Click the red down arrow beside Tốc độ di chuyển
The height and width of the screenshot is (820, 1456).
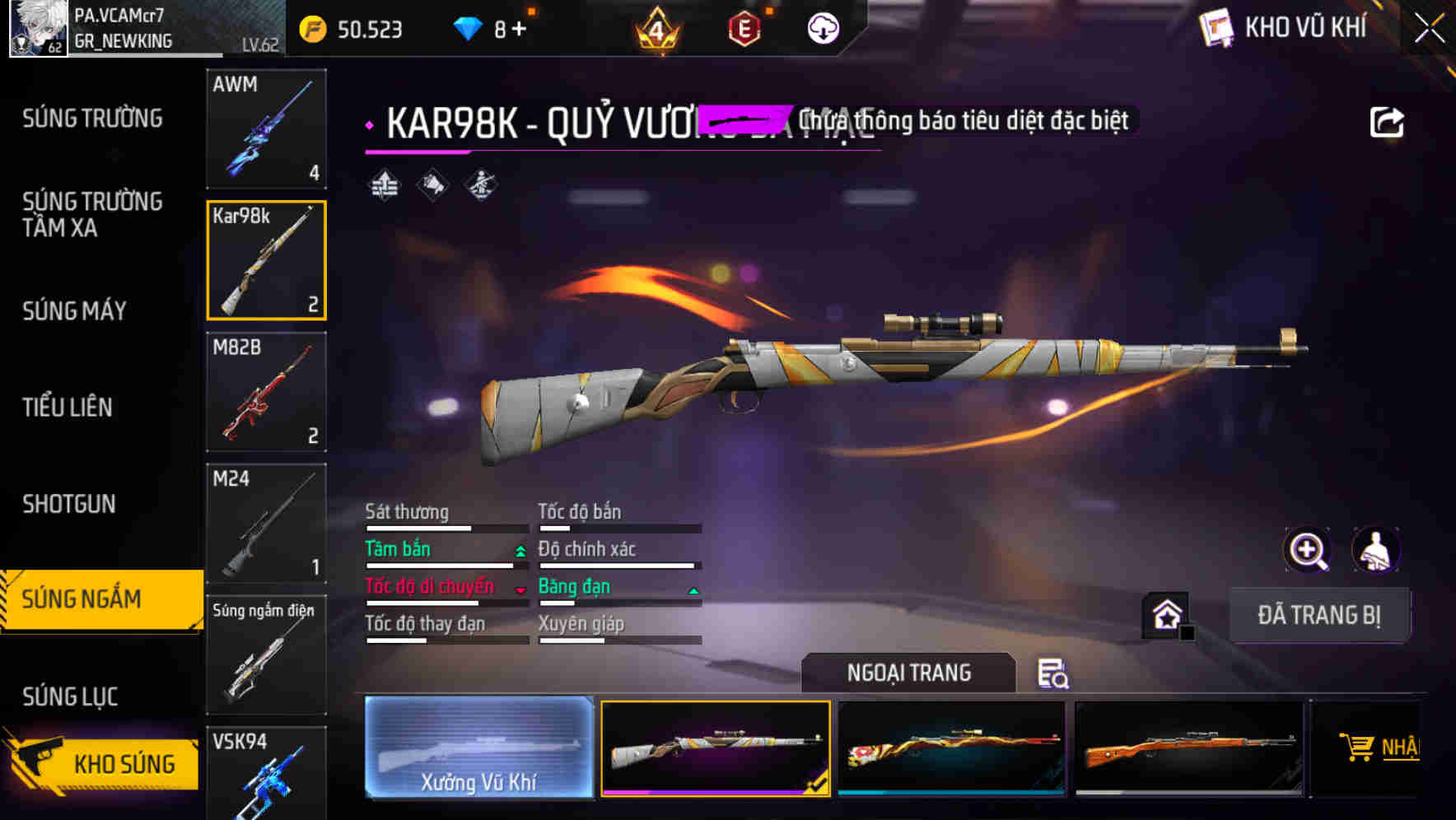pos(520,589)
